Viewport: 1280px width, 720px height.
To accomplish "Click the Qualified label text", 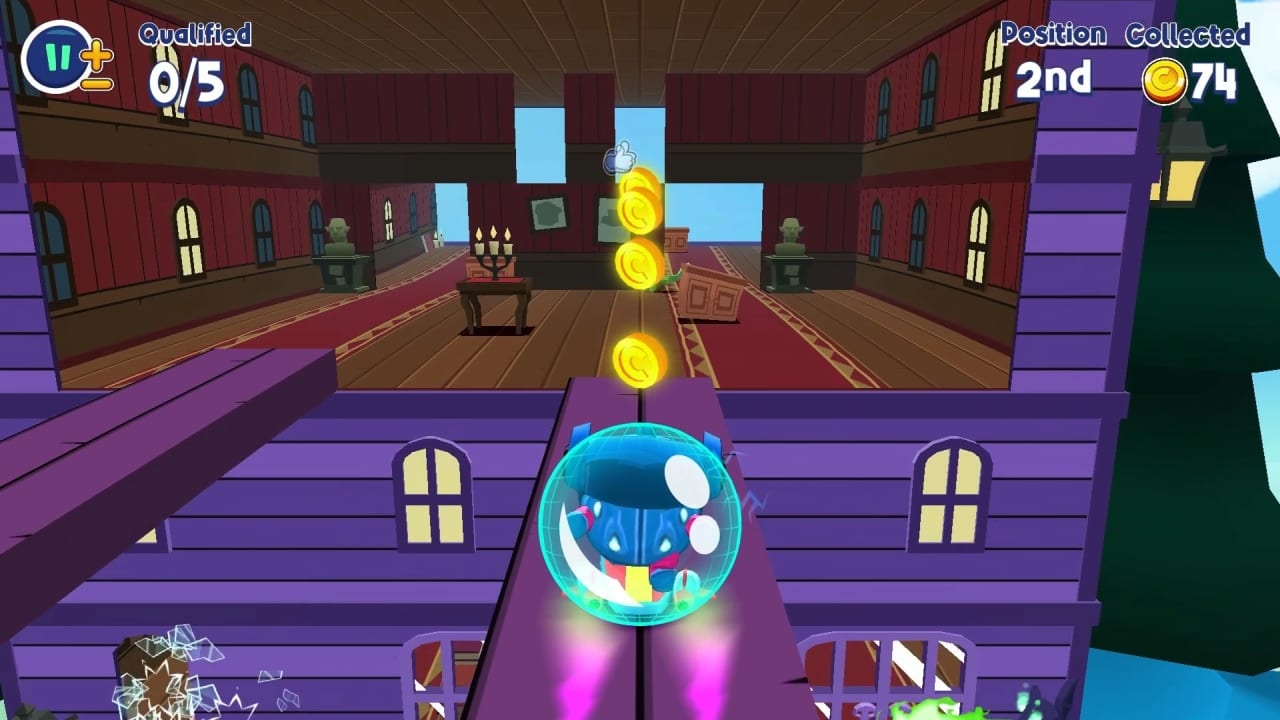I will tap(193, 35).
